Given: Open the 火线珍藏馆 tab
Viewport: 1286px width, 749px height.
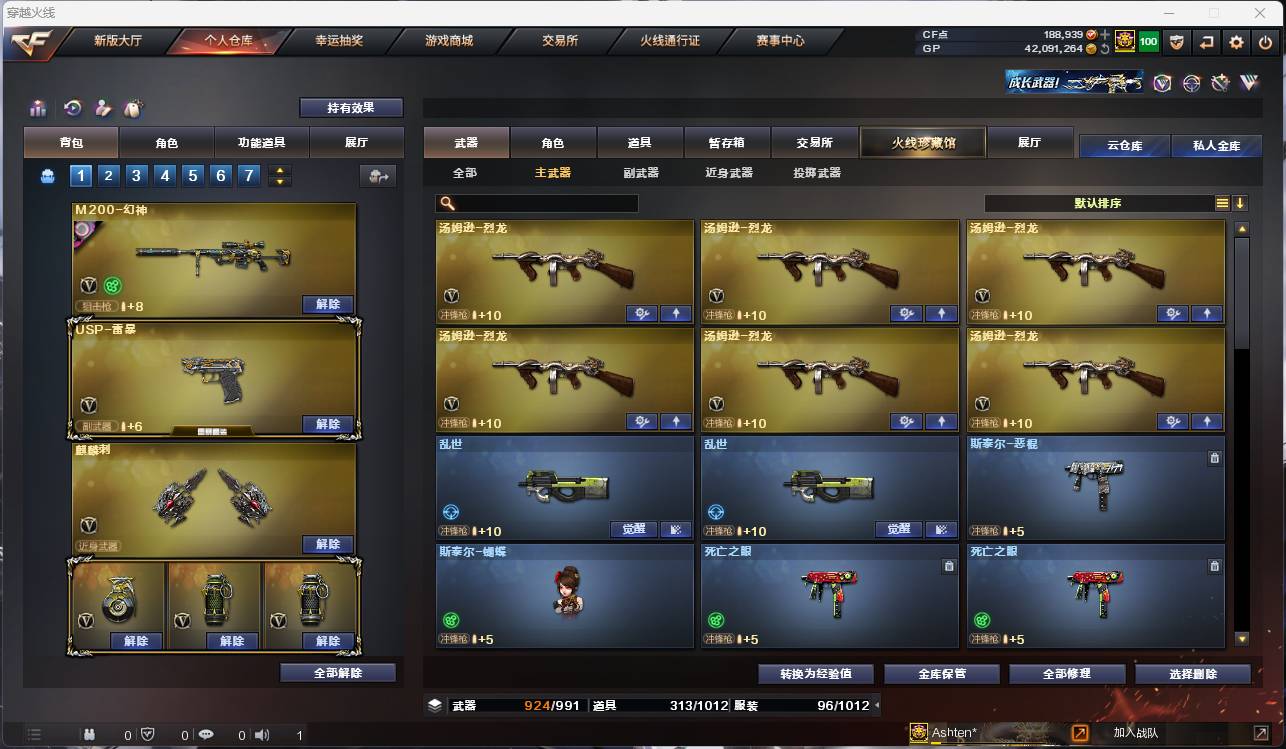Looking at the screenshot, I should pos(921,142).
